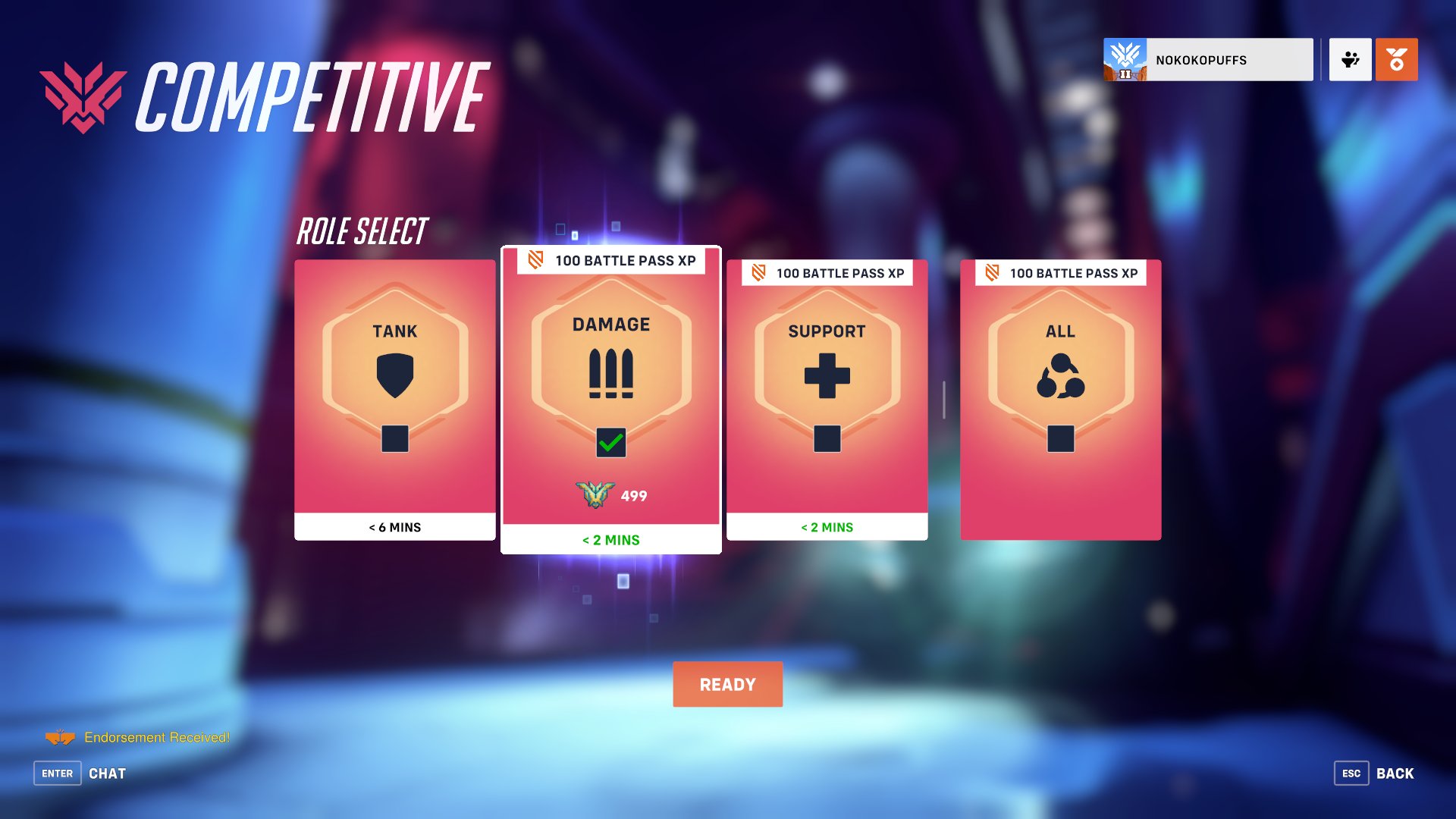Viewport: 1456px width, 819px height.
Task: Select the Support role cross icon
Action: point(827,373)
